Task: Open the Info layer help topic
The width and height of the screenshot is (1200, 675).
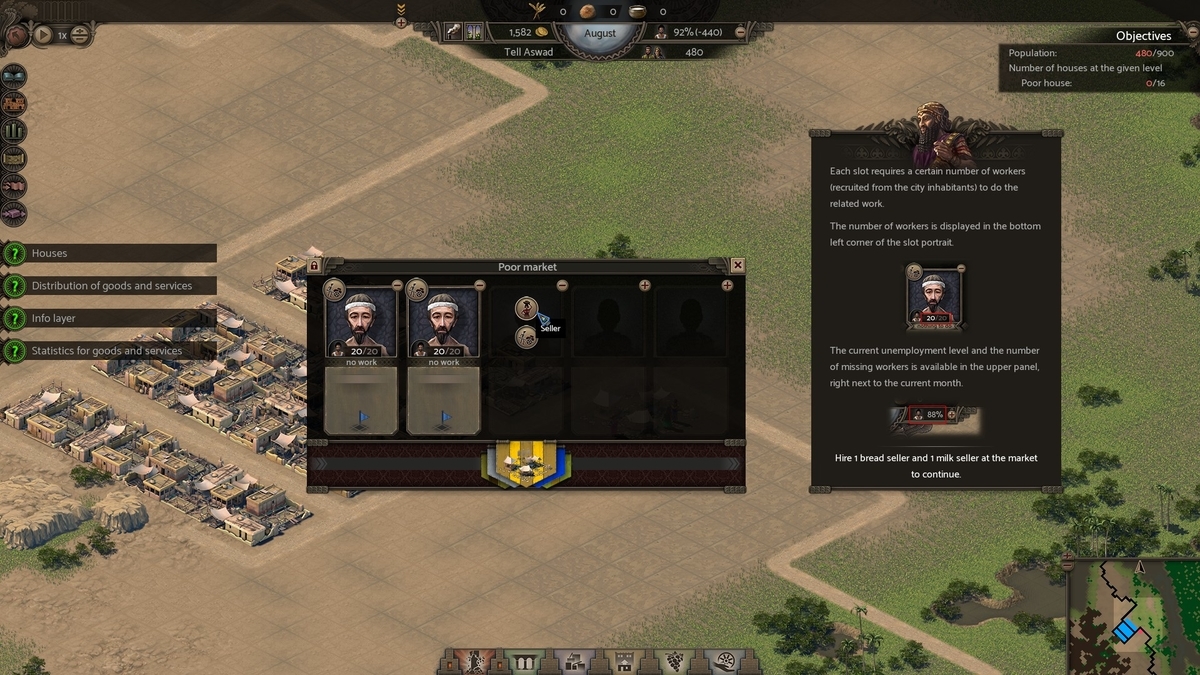Action: [15, 318]
